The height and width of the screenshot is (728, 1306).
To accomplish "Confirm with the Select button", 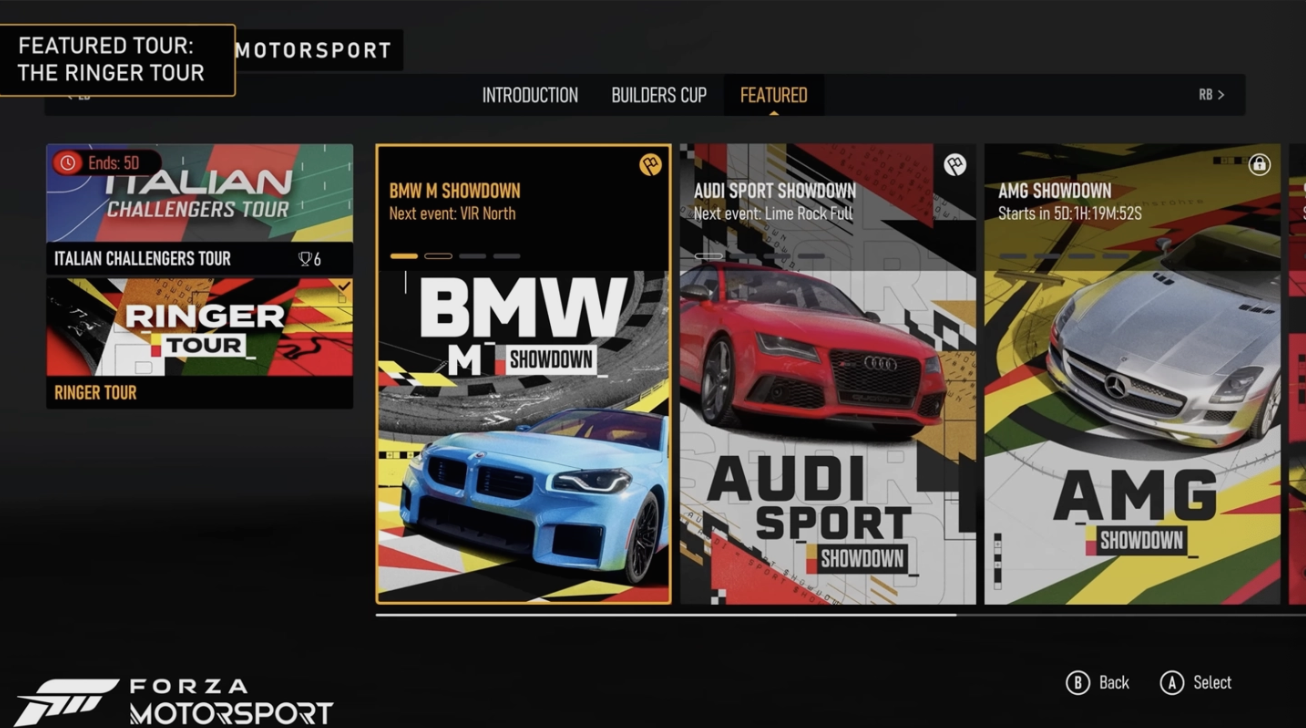I will (1196, 683).
